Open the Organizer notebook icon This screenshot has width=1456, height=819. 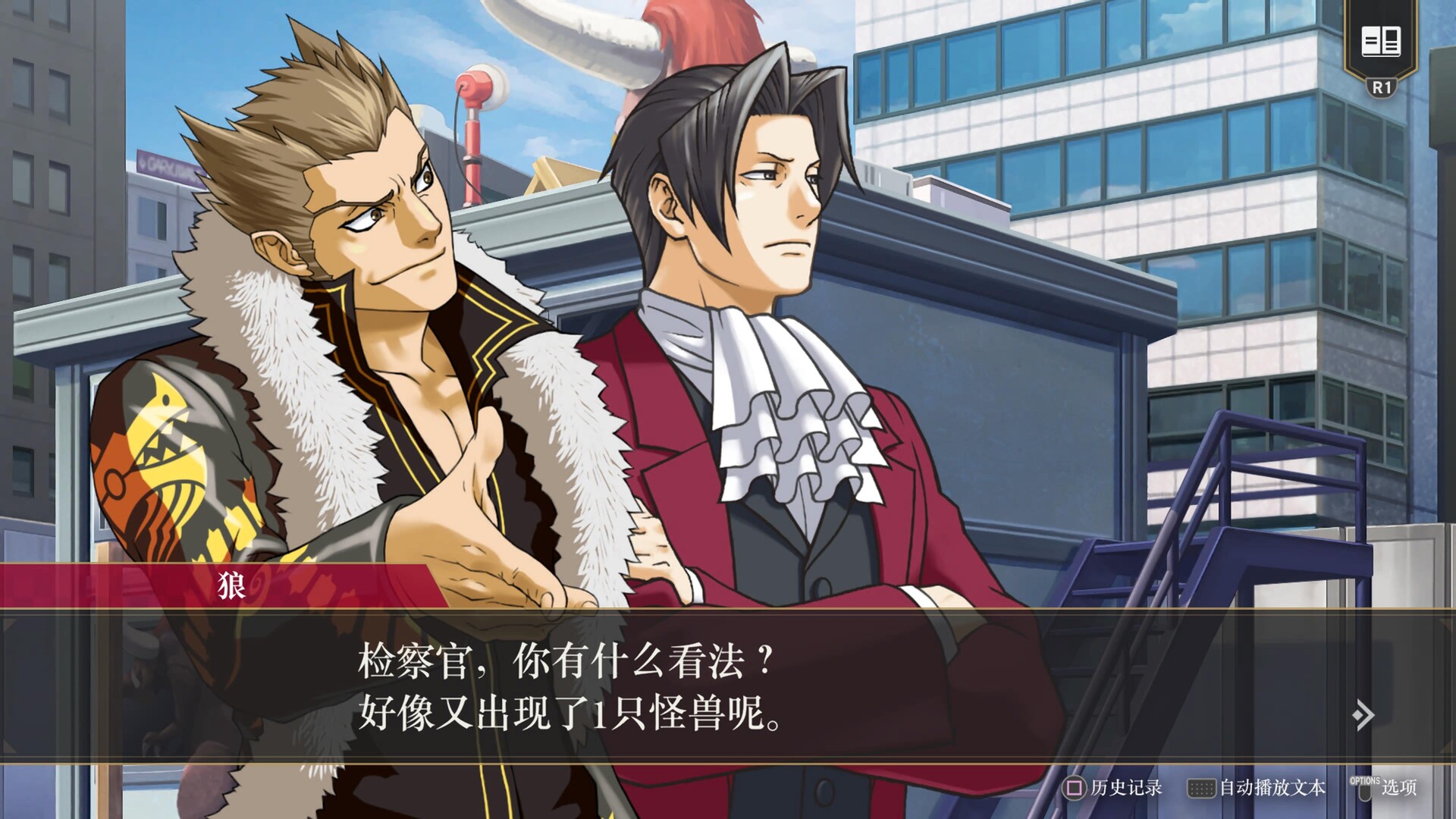(1380, 42)
